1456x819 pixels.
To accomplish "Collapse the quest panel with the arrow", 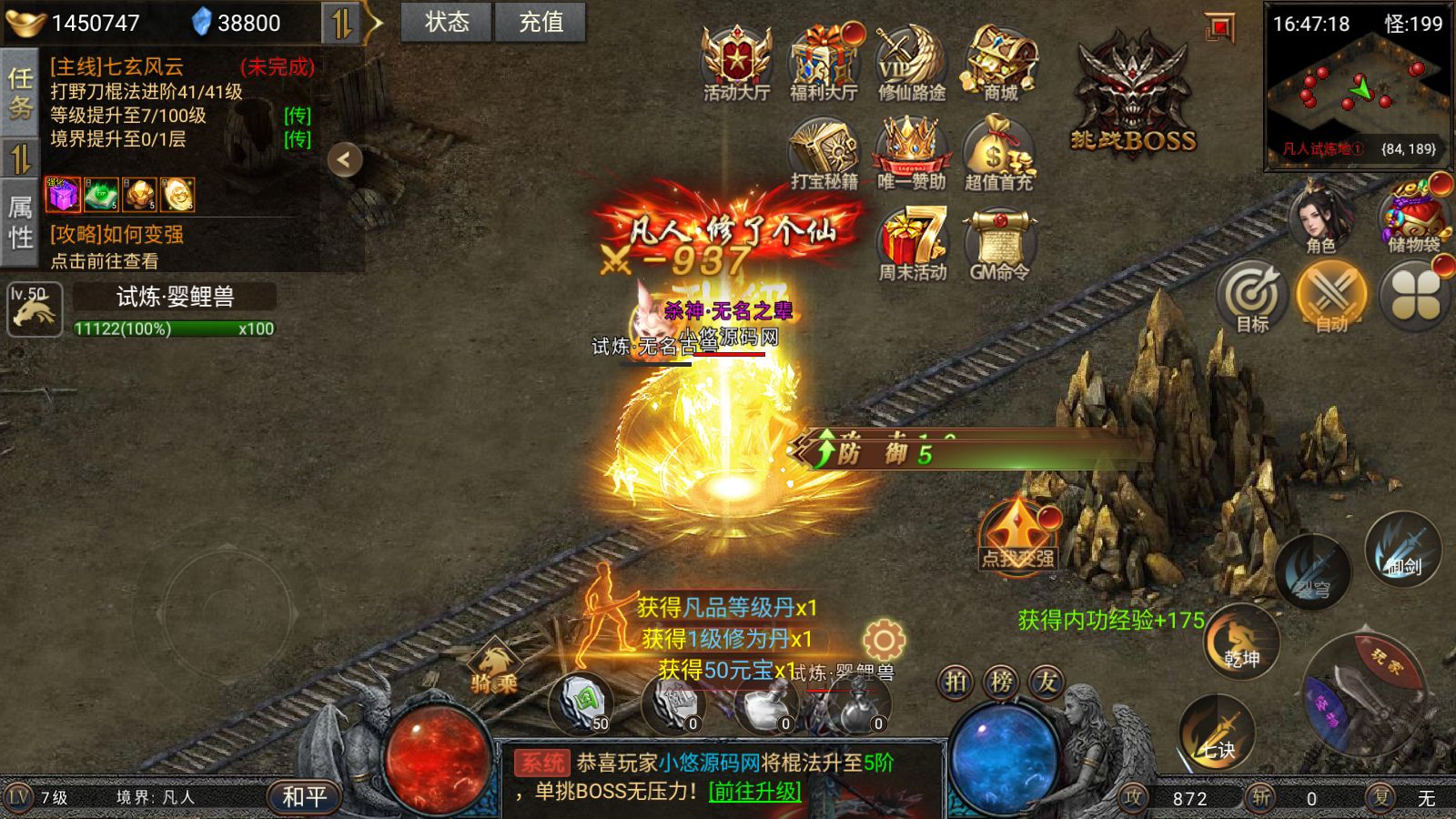I will pyautogui.click(x=345, y=160).
